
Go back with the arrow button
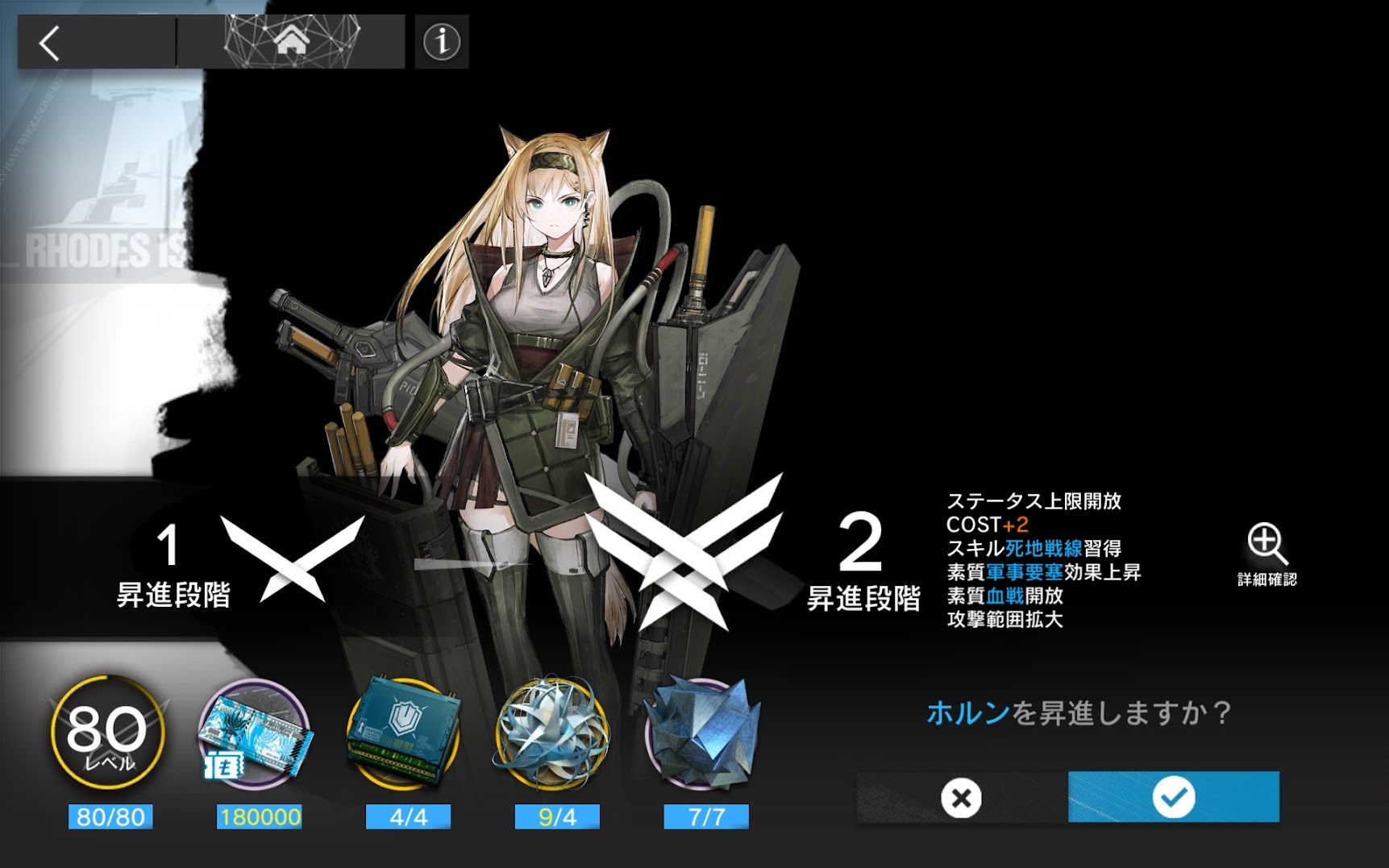(x=50, y=43)
